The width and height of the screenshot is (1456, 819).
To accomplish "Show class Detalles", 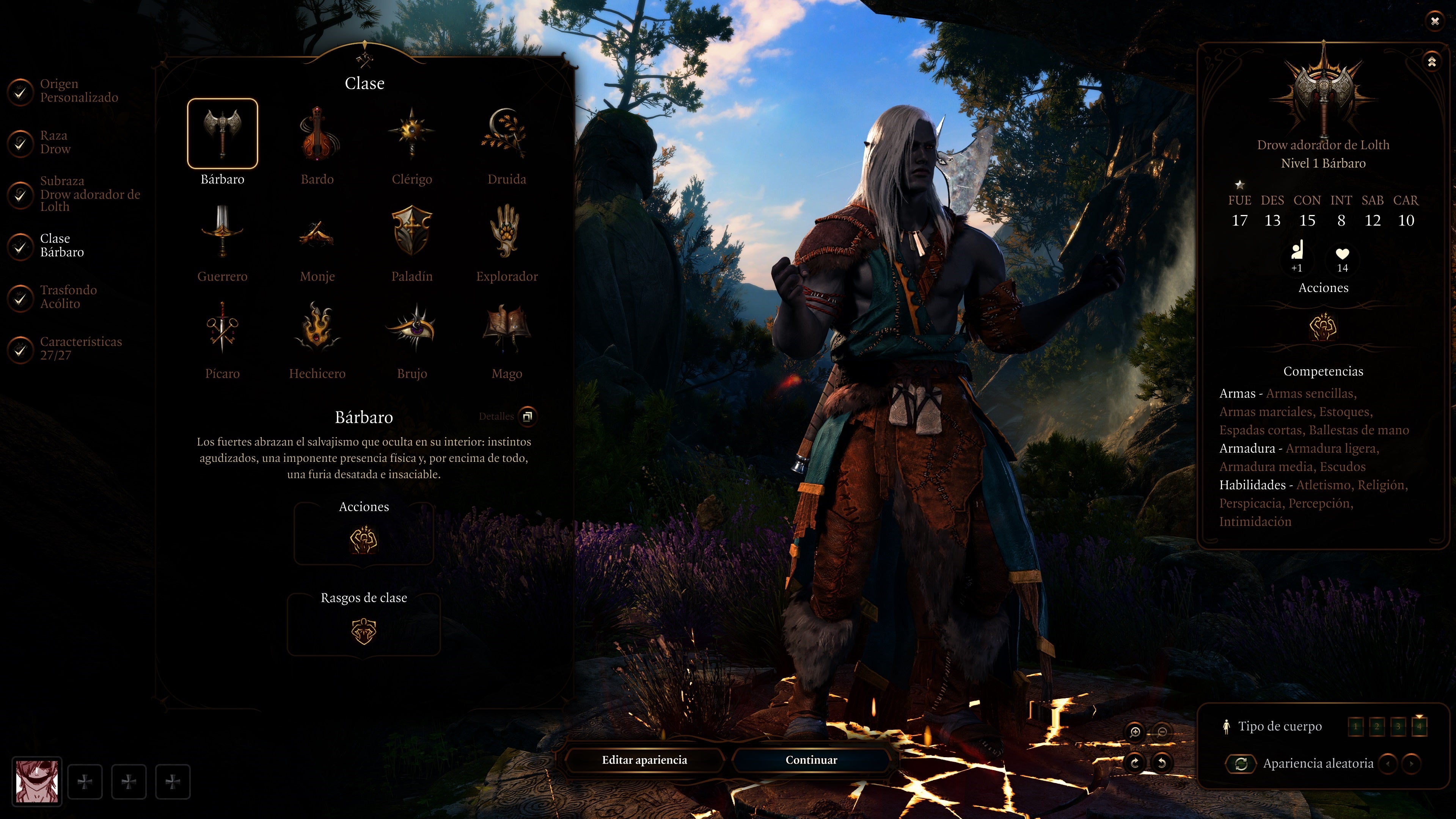I will tap(527, 417).
